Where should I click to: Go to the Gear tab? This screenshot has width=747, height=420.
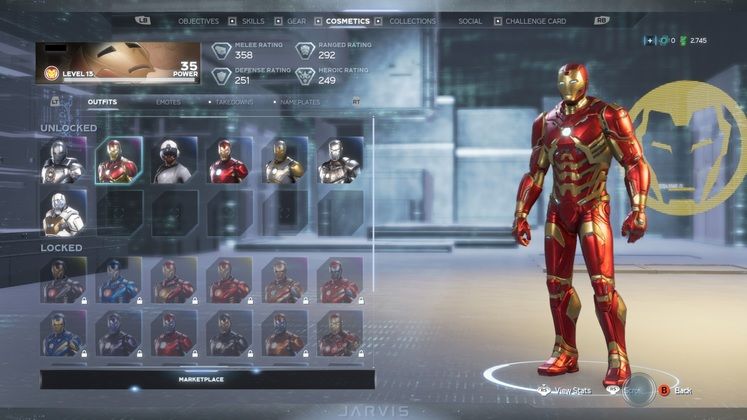click(297, 21)
